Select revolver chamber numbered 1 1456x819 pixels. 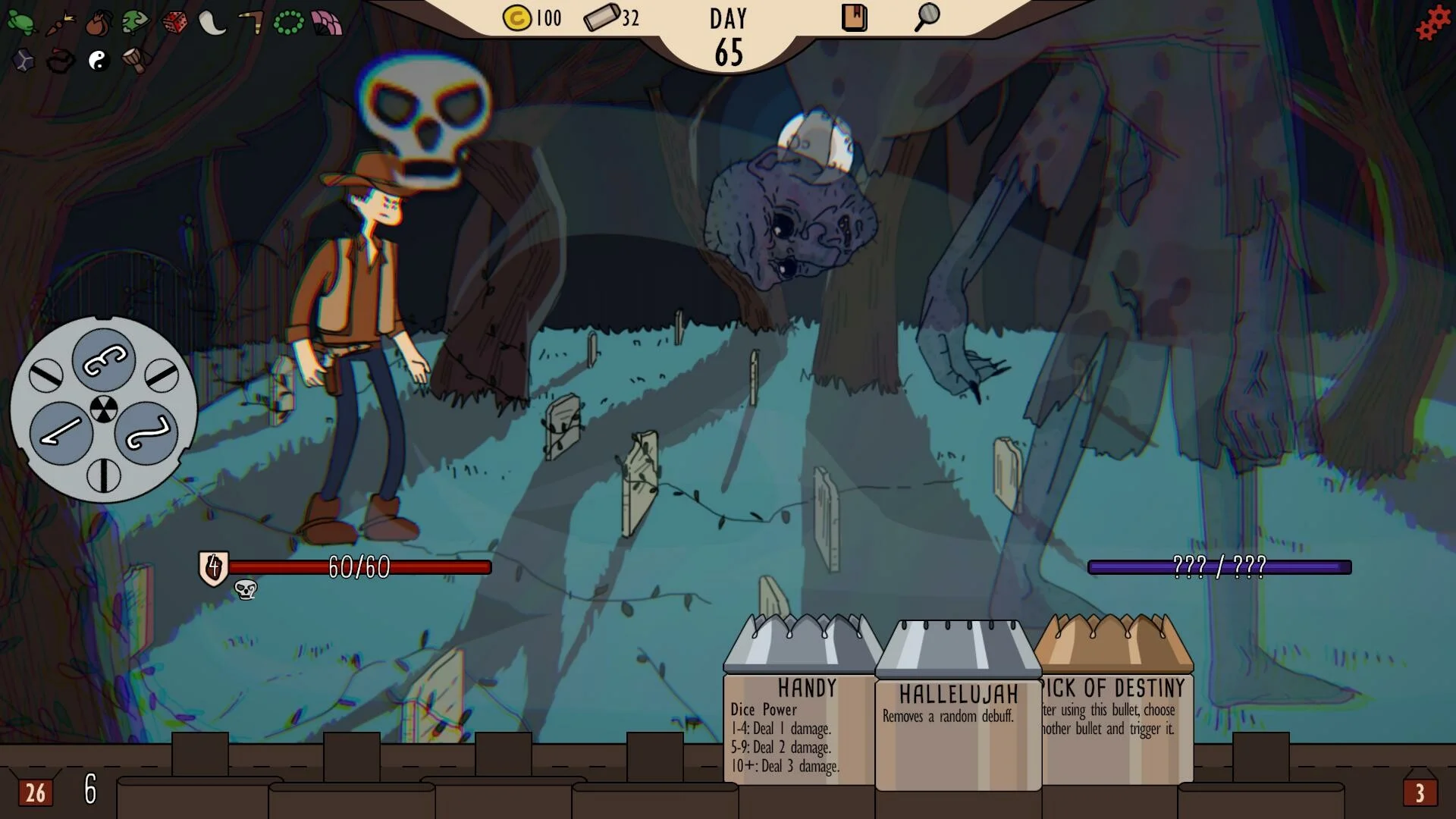click(61, 432)
